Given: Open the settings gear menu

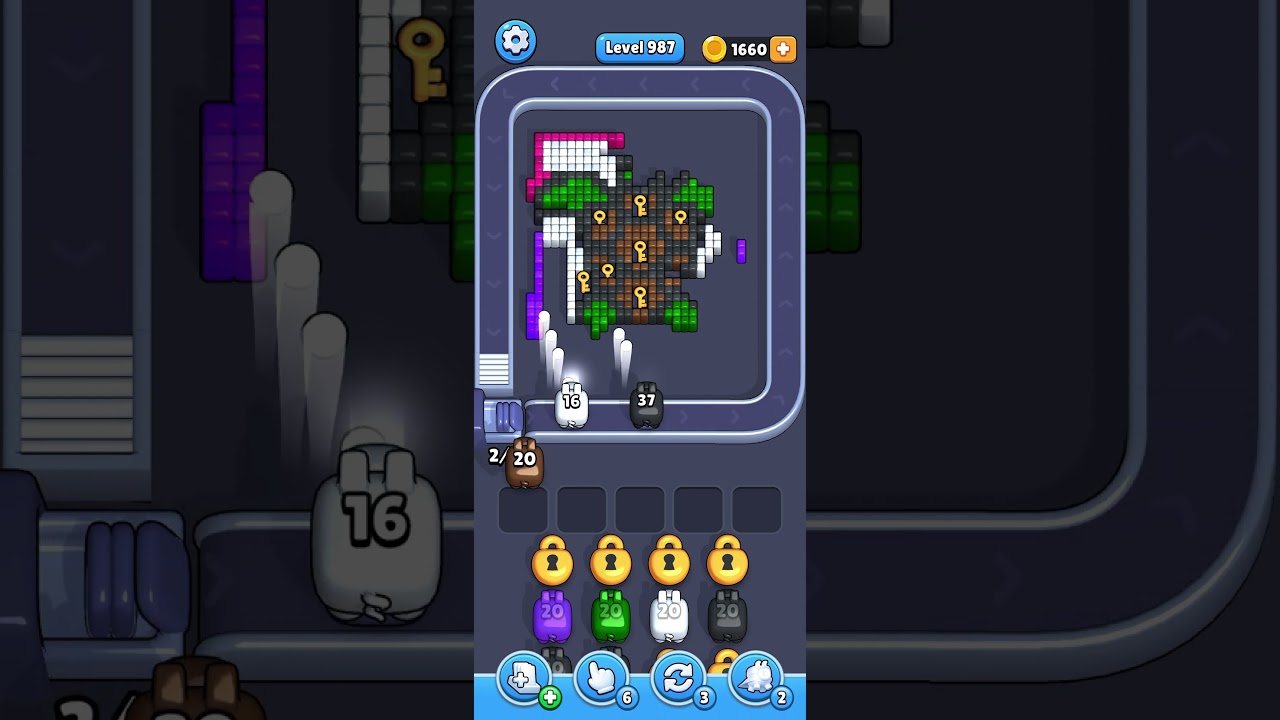Looking at the screenshot, I should (515, 41).
